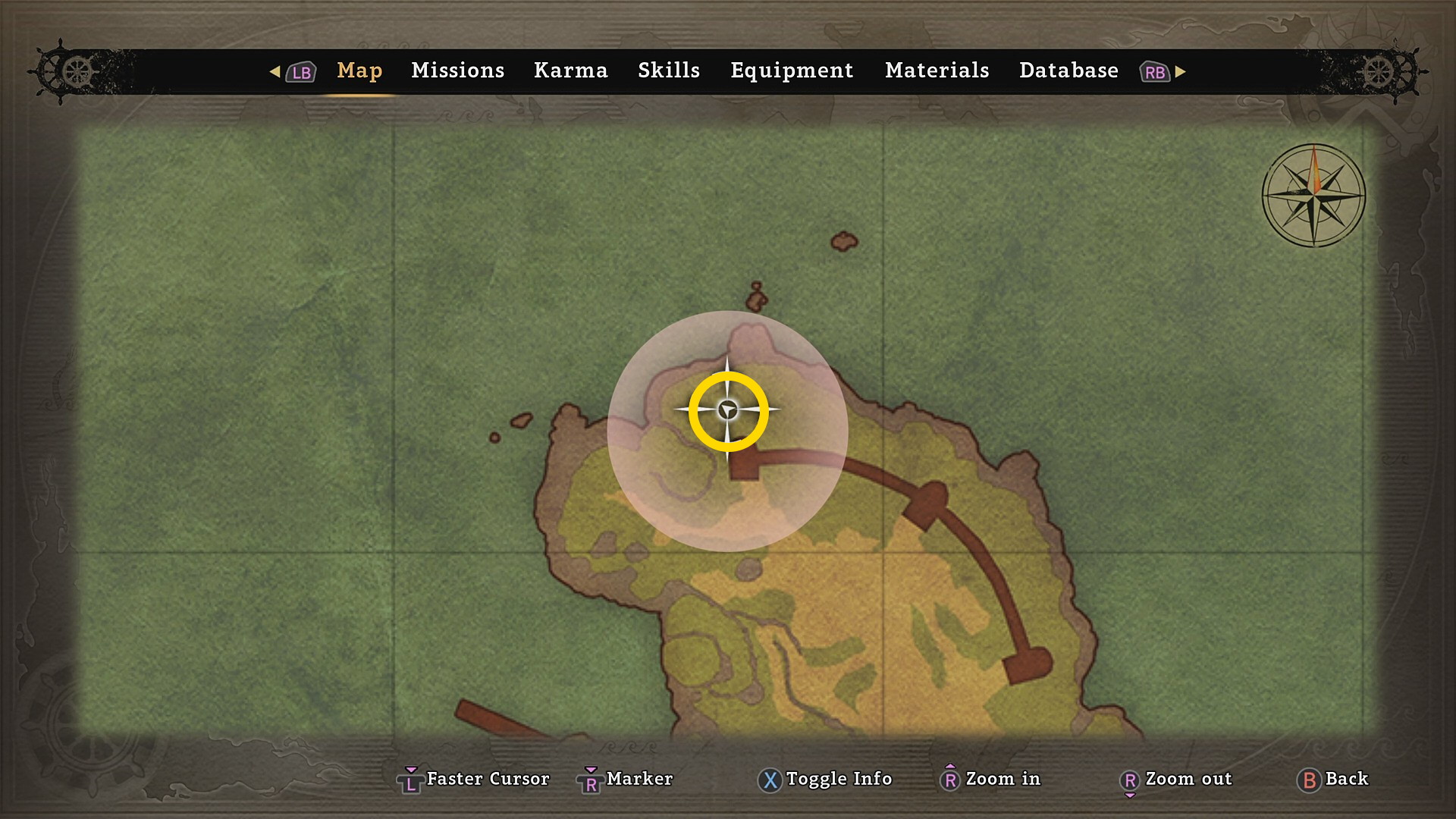Go to the Karma tab

(570, 71)
